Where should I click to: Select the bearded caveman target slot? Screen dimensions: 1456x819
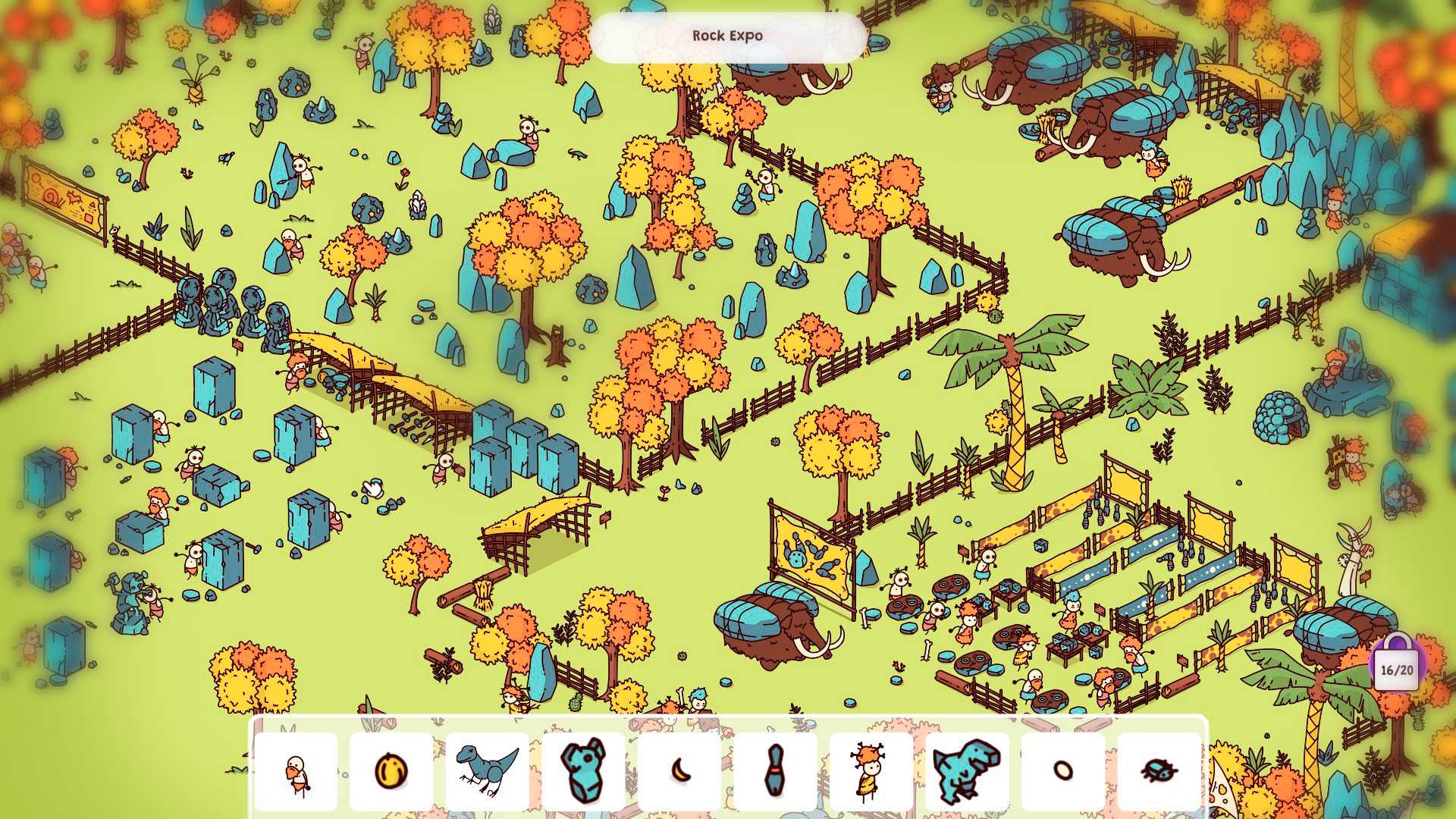(296, 771)
